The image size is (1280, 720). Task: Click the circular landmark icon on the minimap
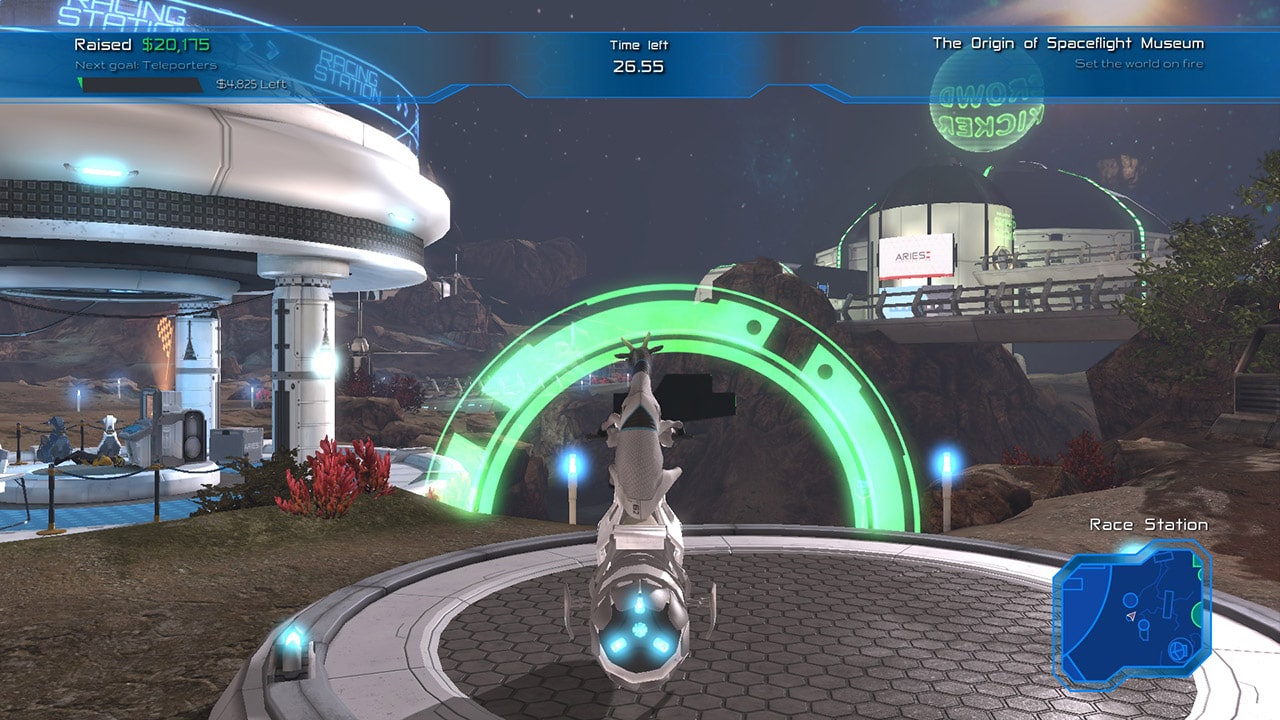pos(1130,599)
